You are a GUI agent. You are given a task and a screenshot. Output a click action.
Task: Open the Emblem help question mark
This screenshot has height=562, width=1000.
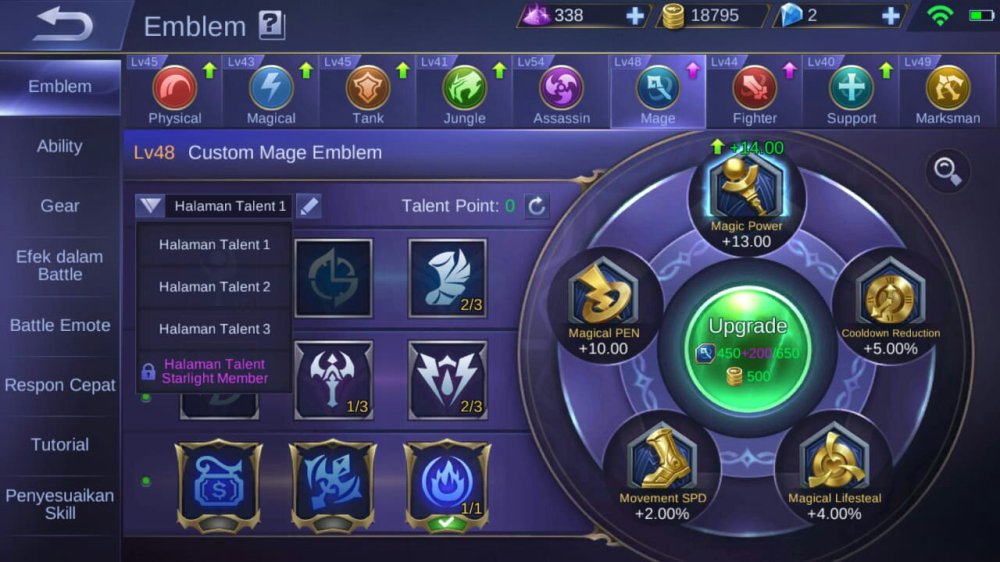(x=271, y=26)
